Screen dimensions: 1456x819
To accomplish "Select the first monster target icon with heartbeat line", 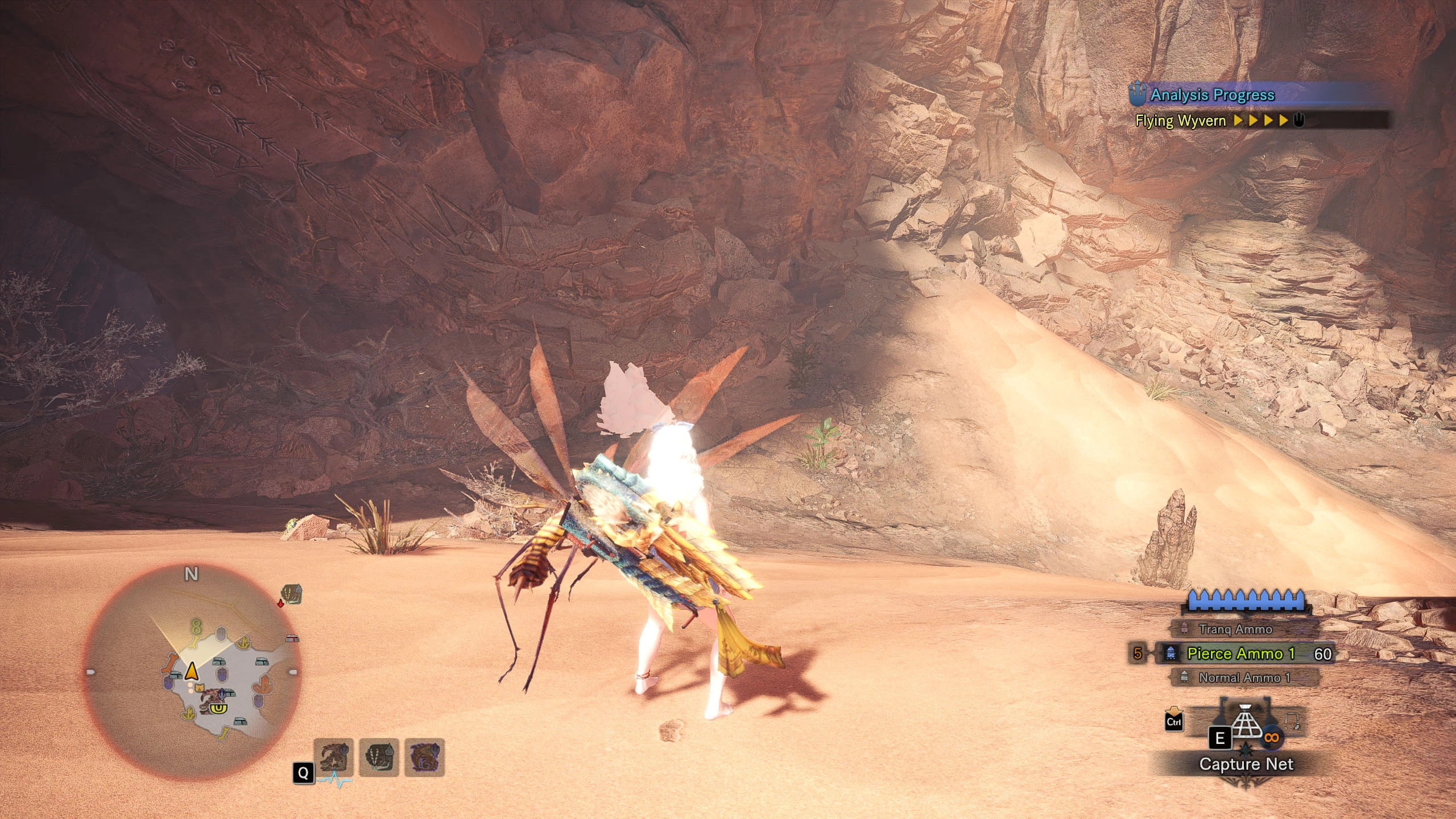I will (333, 757).
